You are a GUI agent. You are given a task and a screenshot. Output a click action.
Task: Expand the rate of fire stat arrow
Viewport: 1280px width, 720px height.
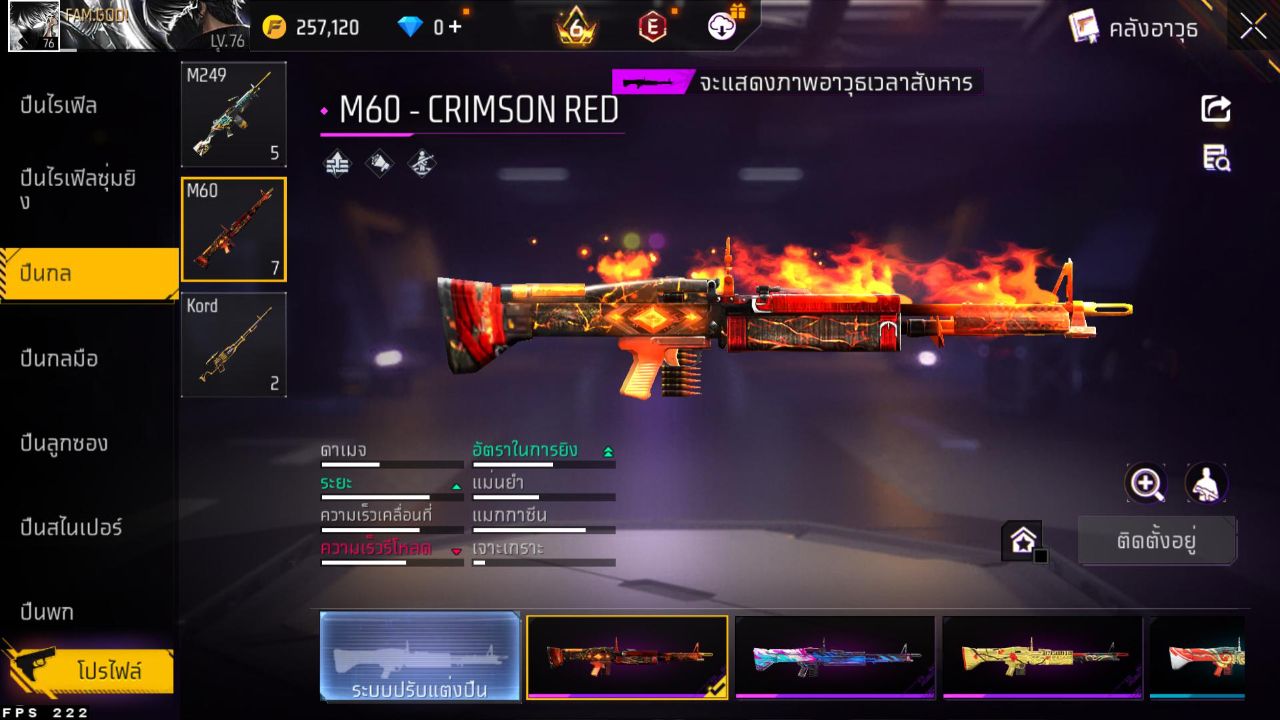tap(608, 450)
